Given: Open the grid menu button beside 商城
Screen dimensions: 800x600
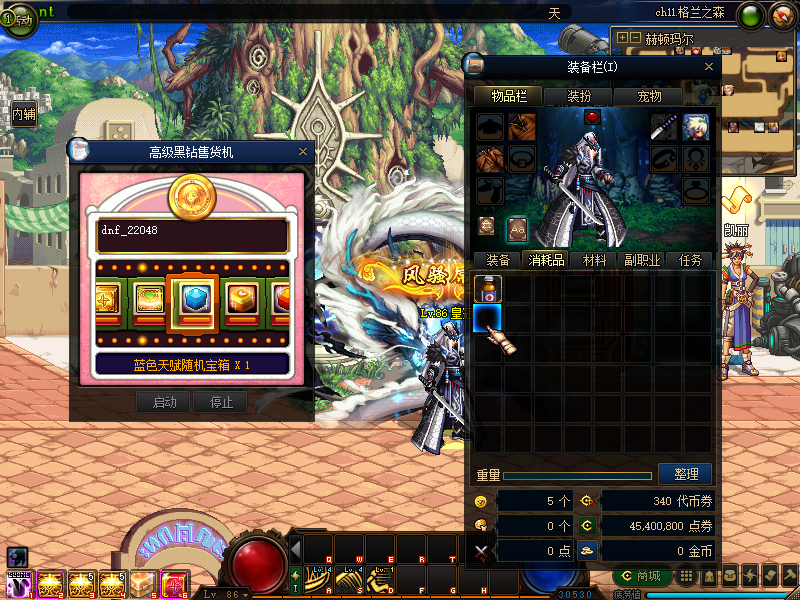Looking at the screenshot, I should (x=685, y=576).
